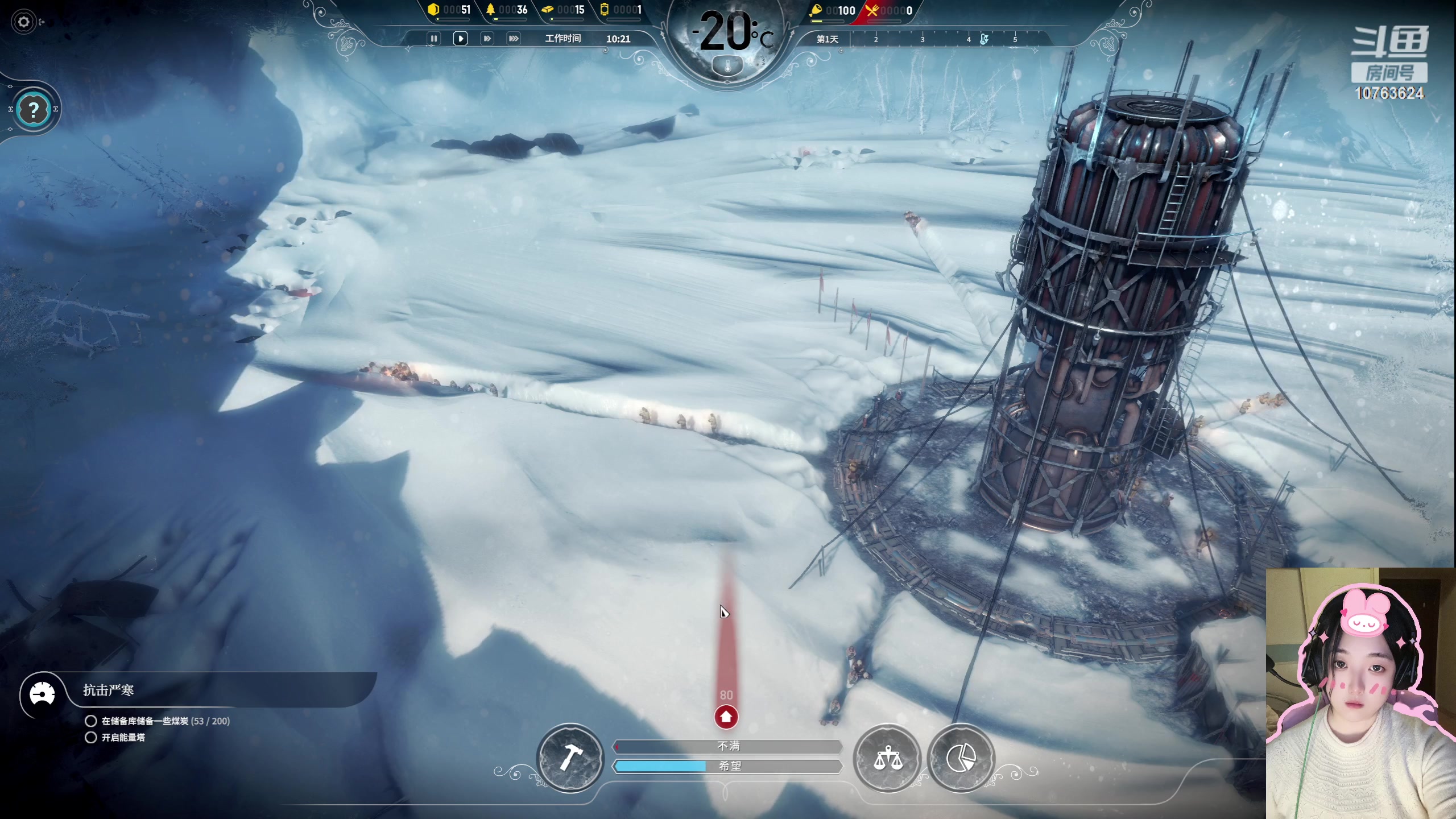
Task: Select the 抗击严寒 objective header
Action: coord(108,690)
